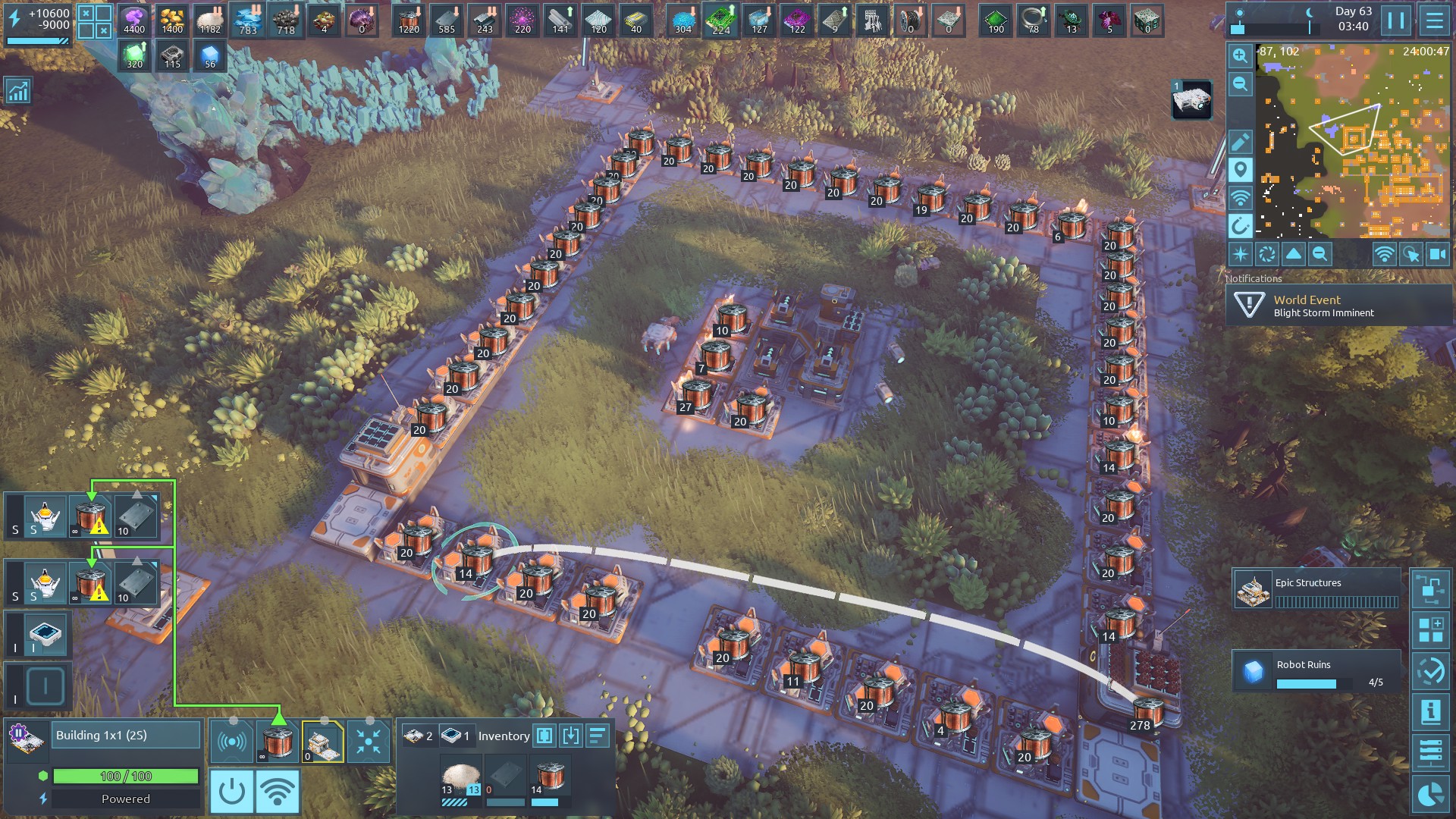Click the inventory sort button
Viewport: 1456px width, 819px height.
[598, 736]
